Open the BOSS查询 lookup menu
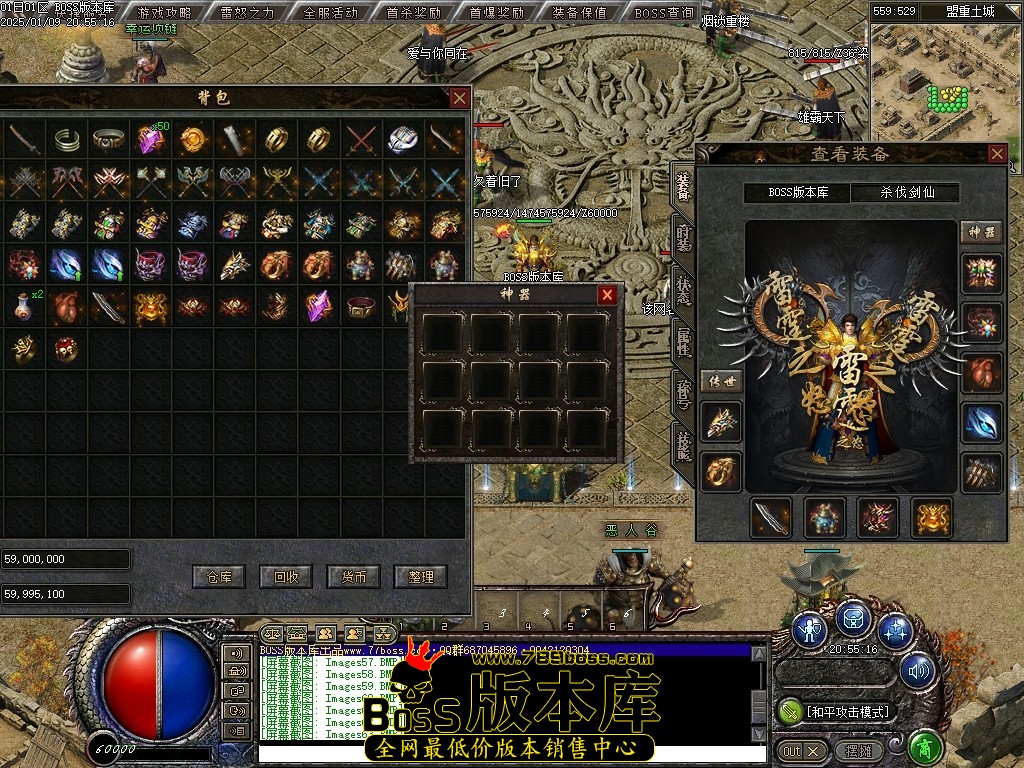 (x=664, y=13)
